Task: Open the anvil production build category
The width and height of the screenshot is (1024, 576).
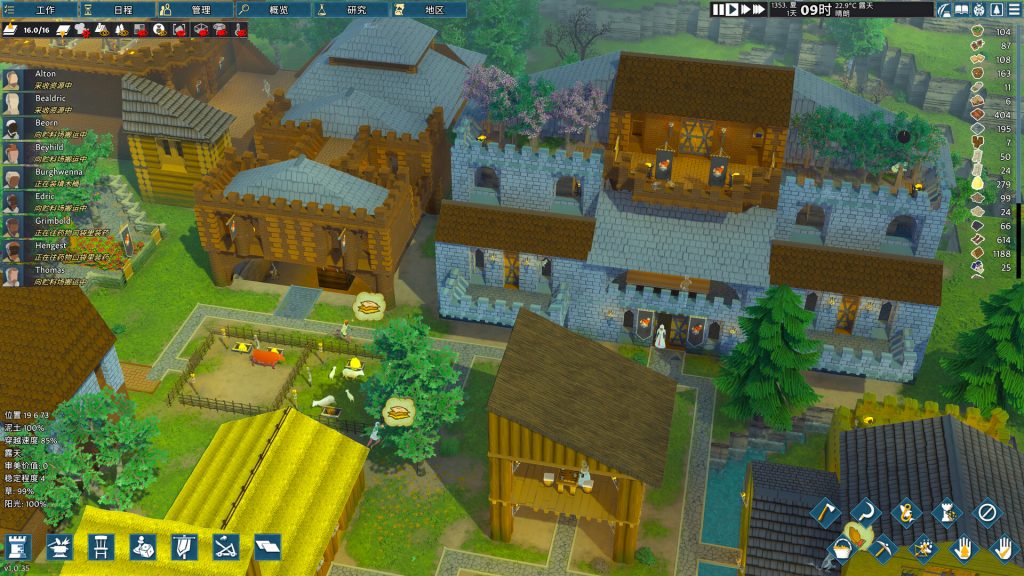Action: click(58, 546)
